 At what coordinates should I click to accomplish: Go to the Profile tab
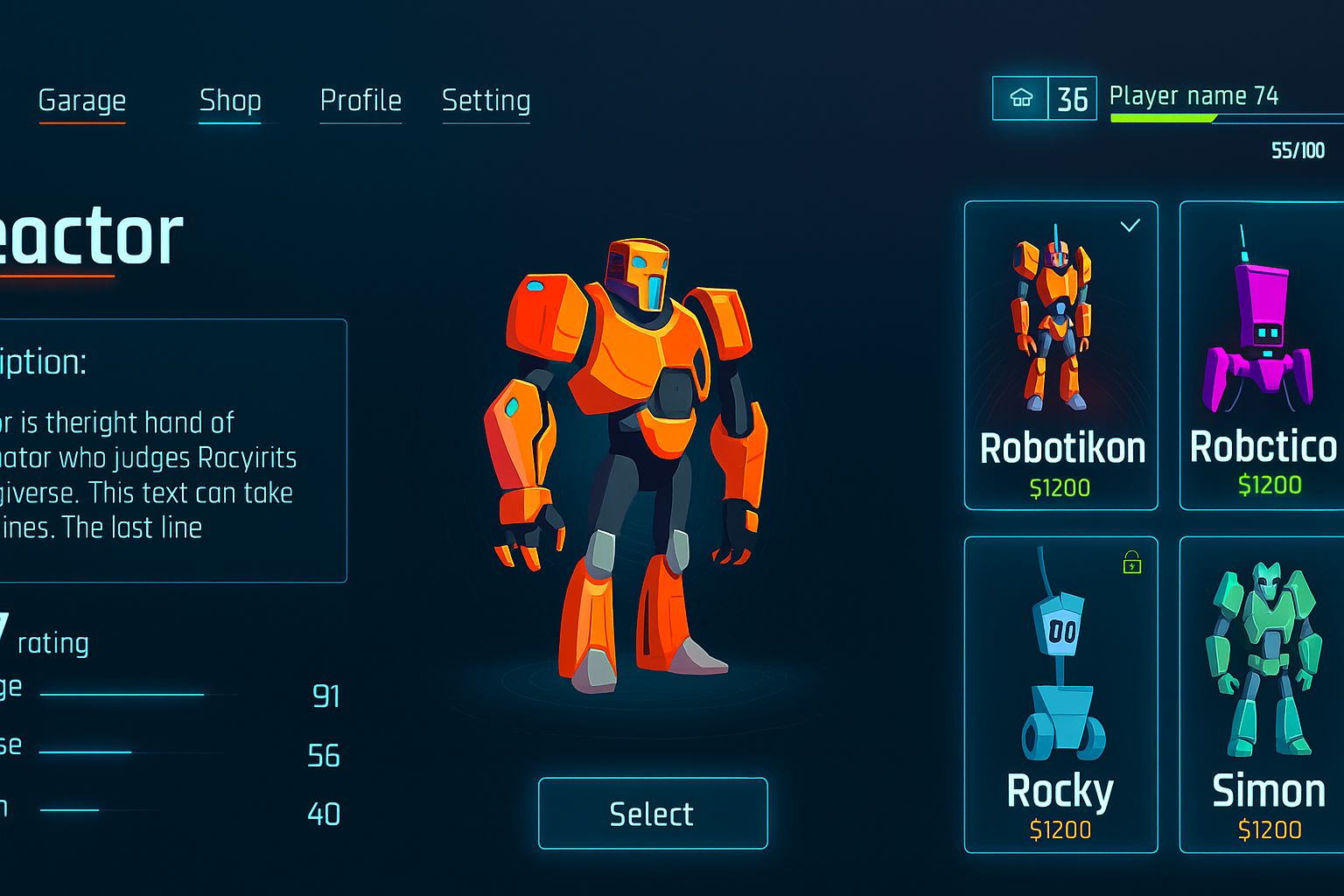(360, 101)
